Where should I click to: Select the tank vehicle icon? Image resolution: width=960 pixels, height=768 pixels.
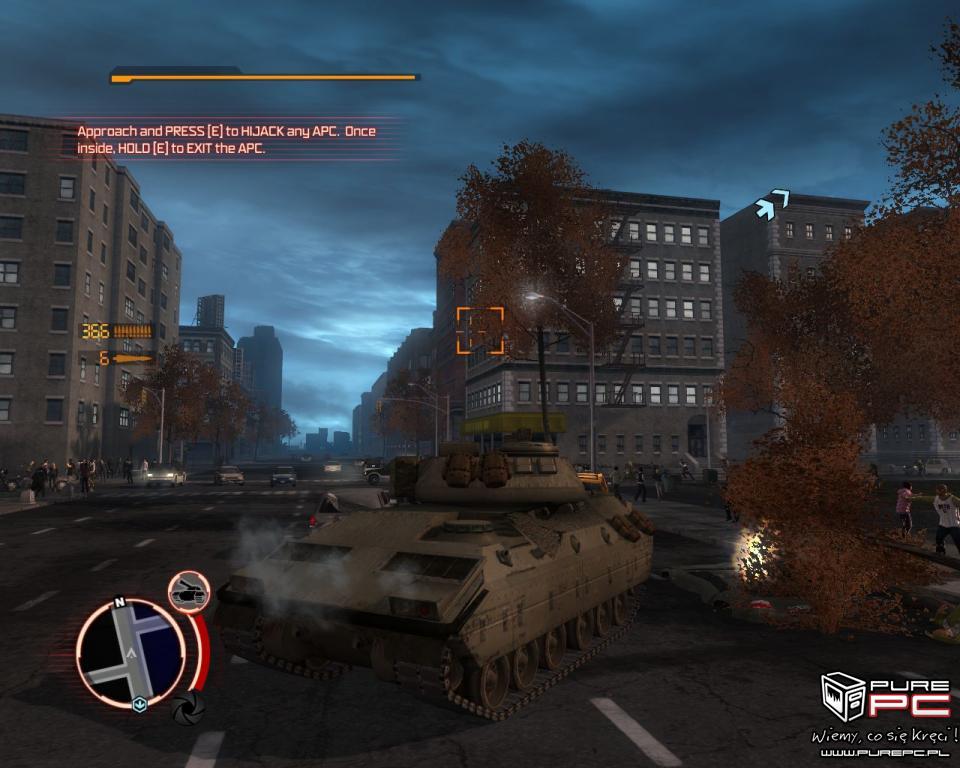187,590
